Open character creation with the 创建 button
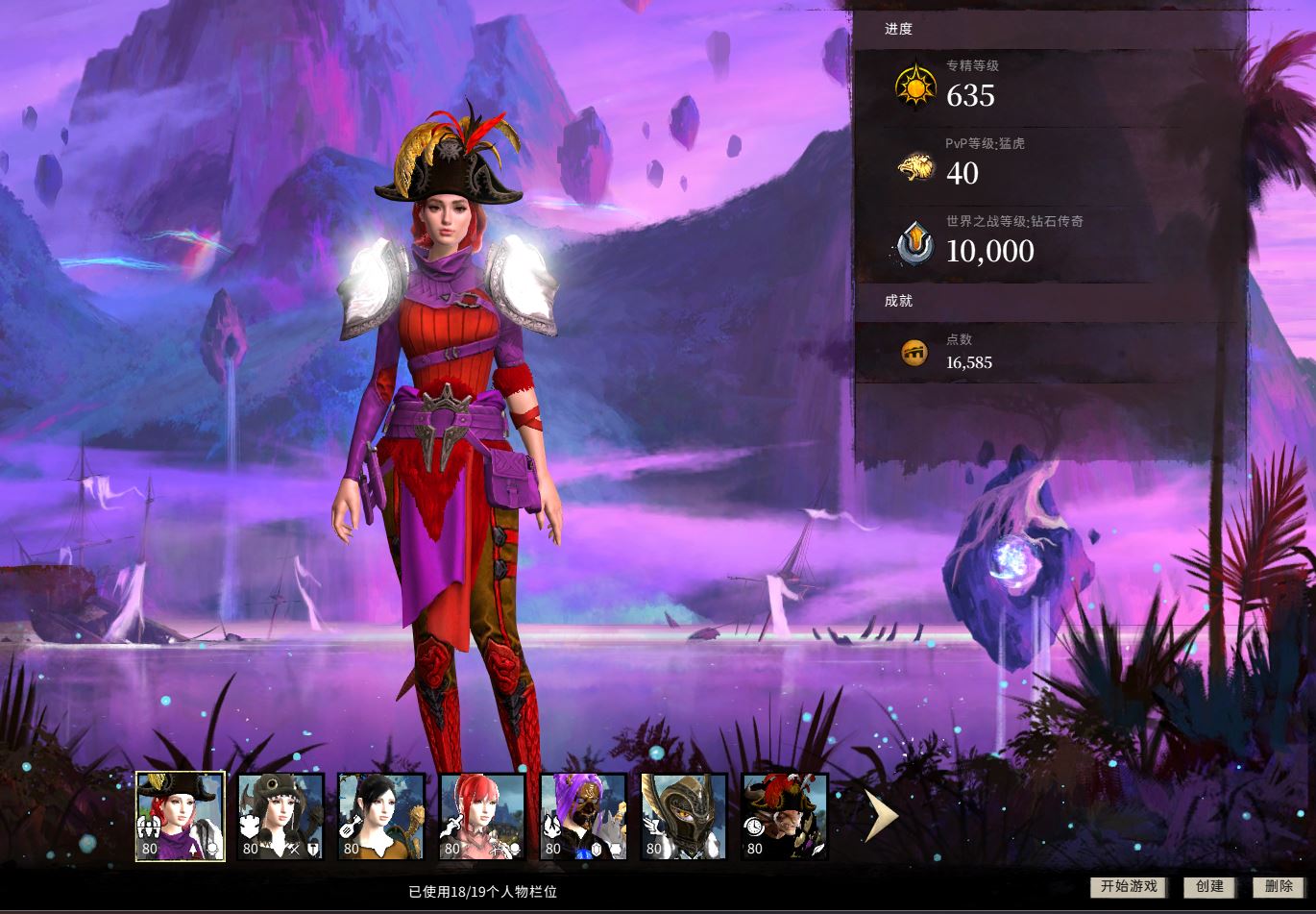 tap(1209, 887)
